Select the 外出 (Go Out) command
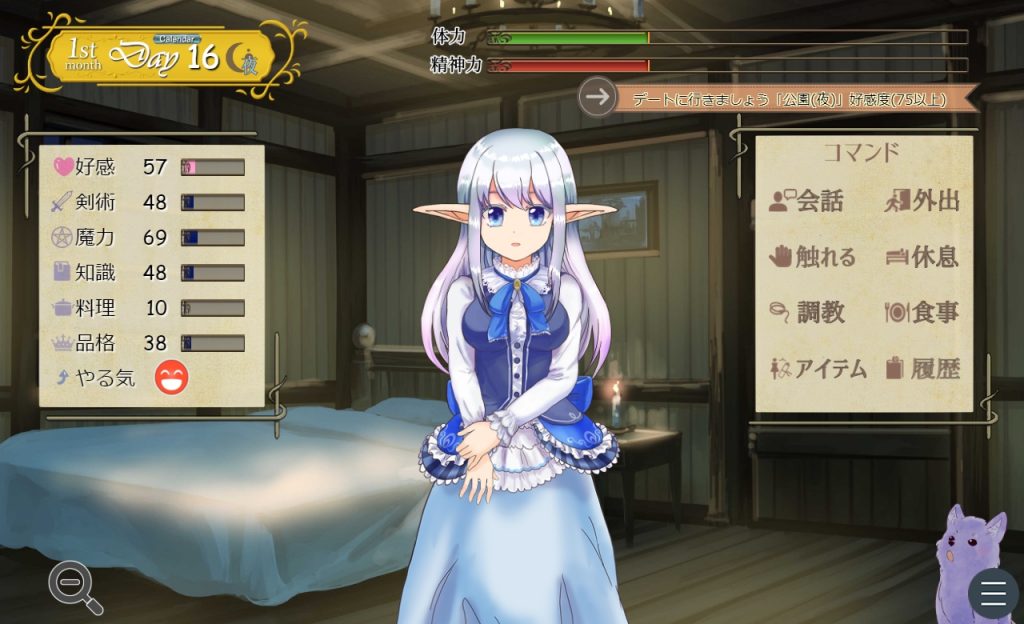 point(922,201)
